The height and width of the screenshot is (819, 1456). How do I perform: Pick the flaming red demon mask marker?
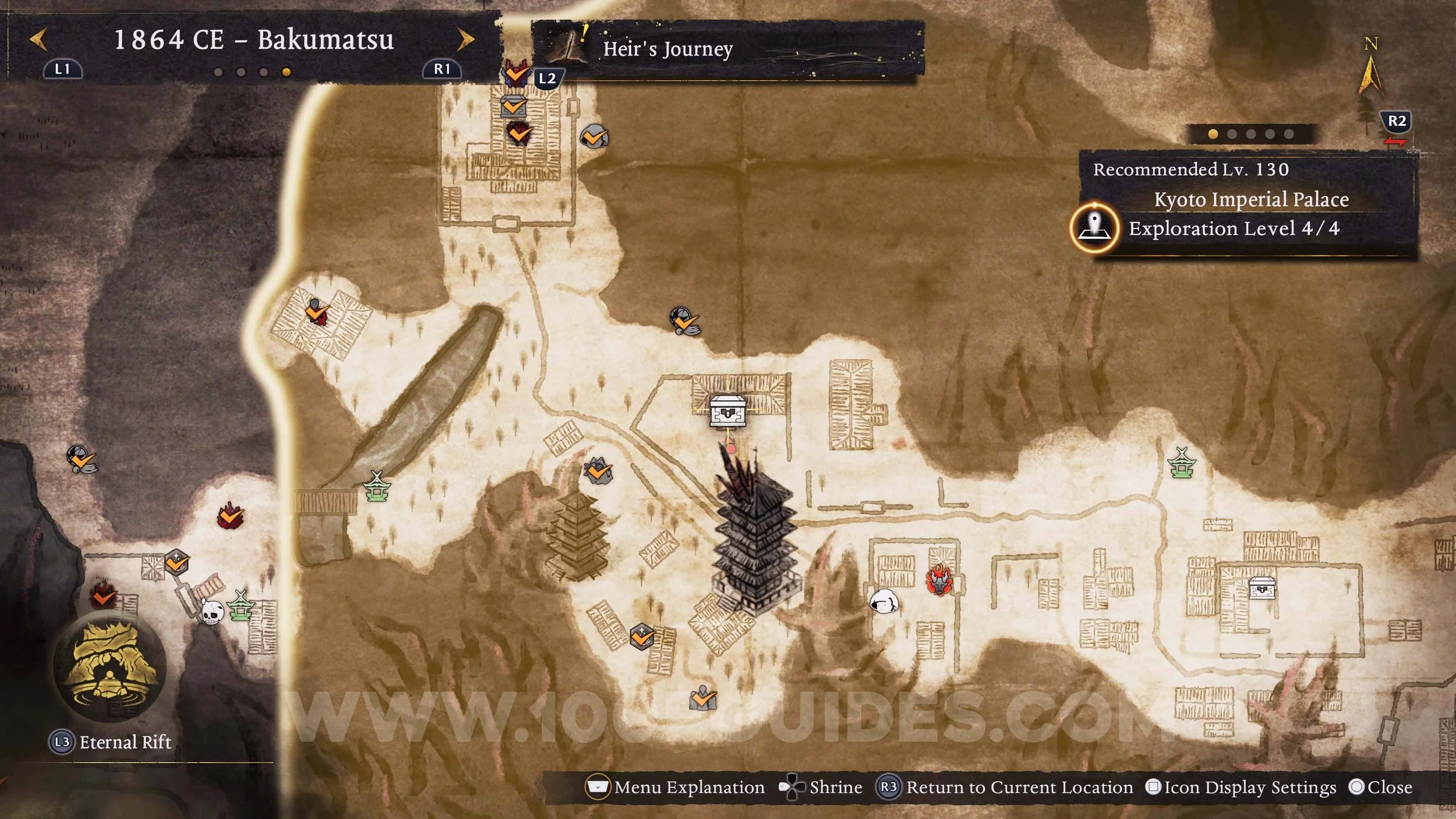coord(939,580)
